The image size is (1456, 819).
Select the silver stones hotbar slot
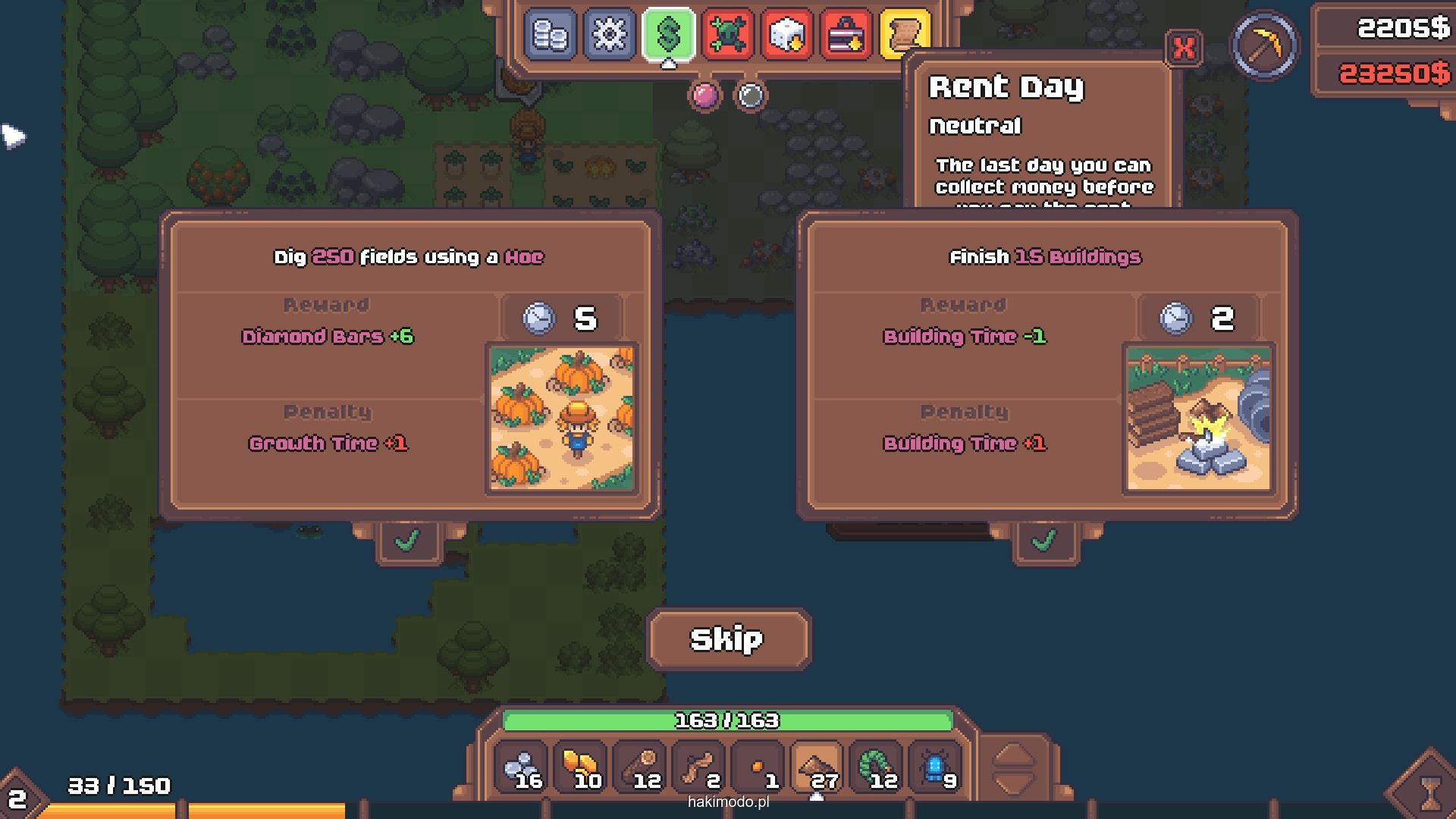coord(522,769)
